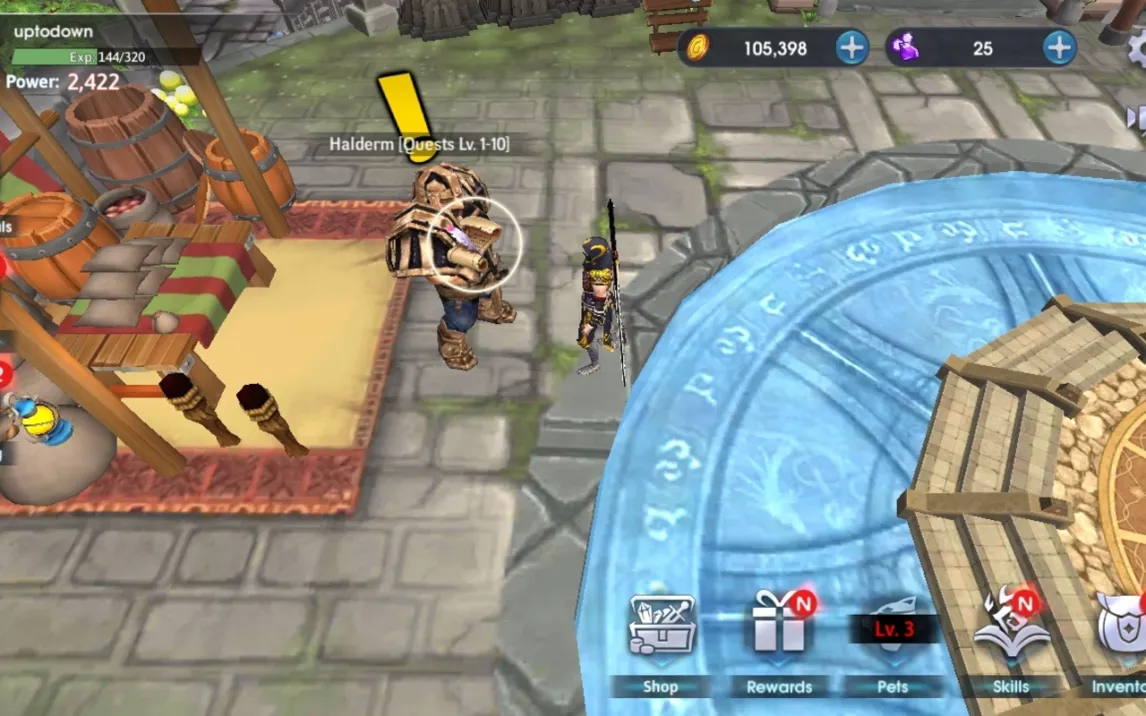Tap the uptodown player name panel
Screen dimensions: 1146x716
click(55, 32)
